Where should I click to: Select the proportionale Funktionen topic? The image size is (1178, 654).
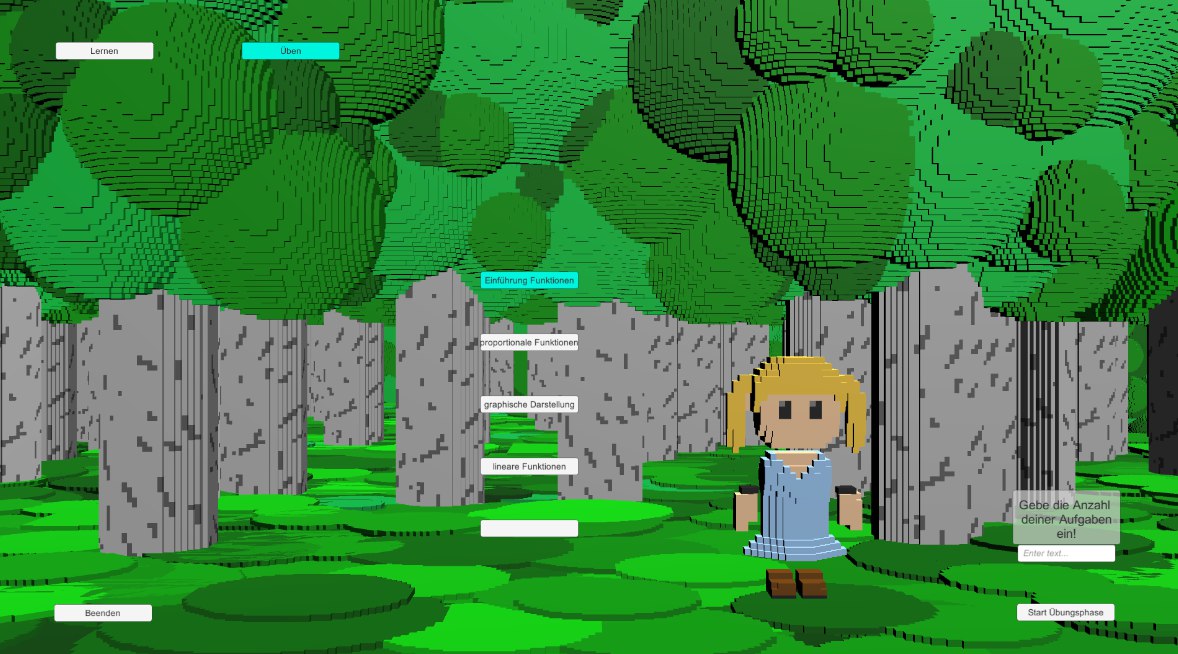[529, 343]
